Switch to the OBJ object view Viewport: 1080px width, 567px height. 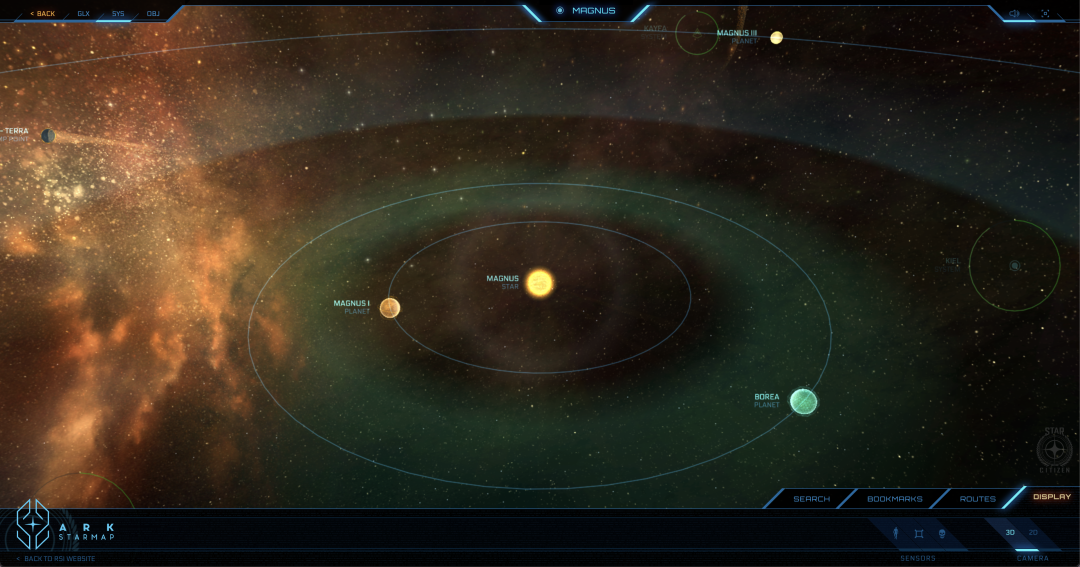click(x=153, y=14)
